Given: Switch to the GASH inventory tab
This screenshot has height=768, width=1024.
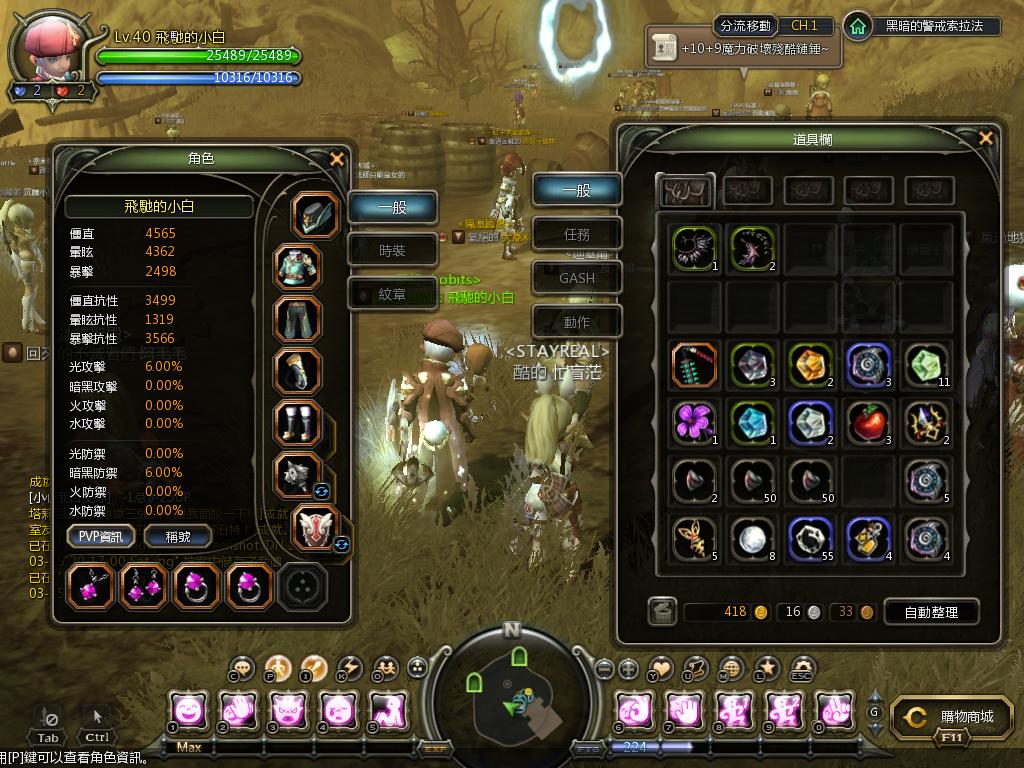Looking at the screenshot, I should pyautogui.click(x=577, y=278).
